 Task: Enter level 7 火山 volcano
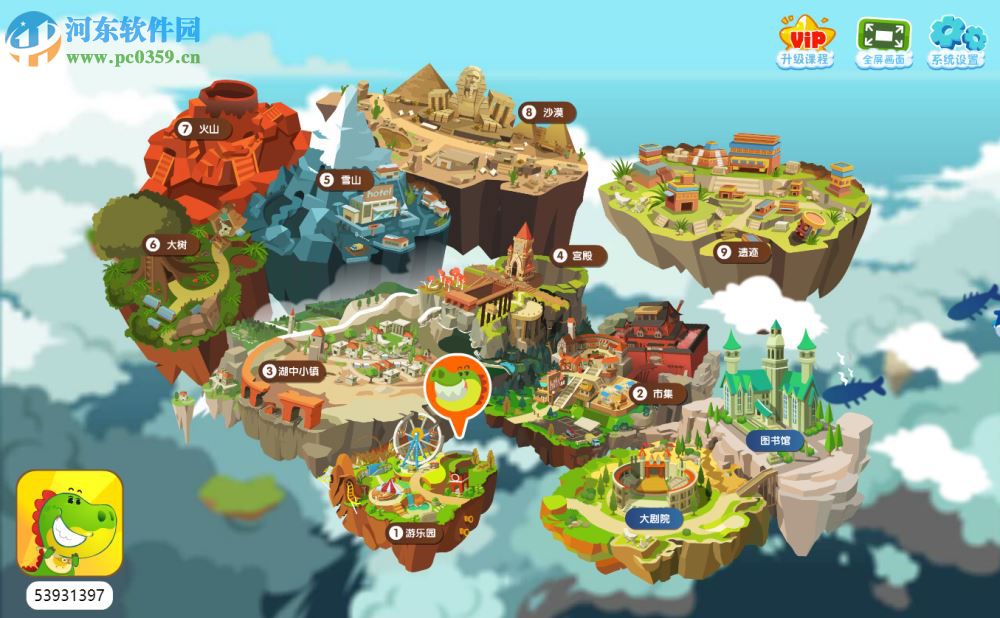(199, 129)
